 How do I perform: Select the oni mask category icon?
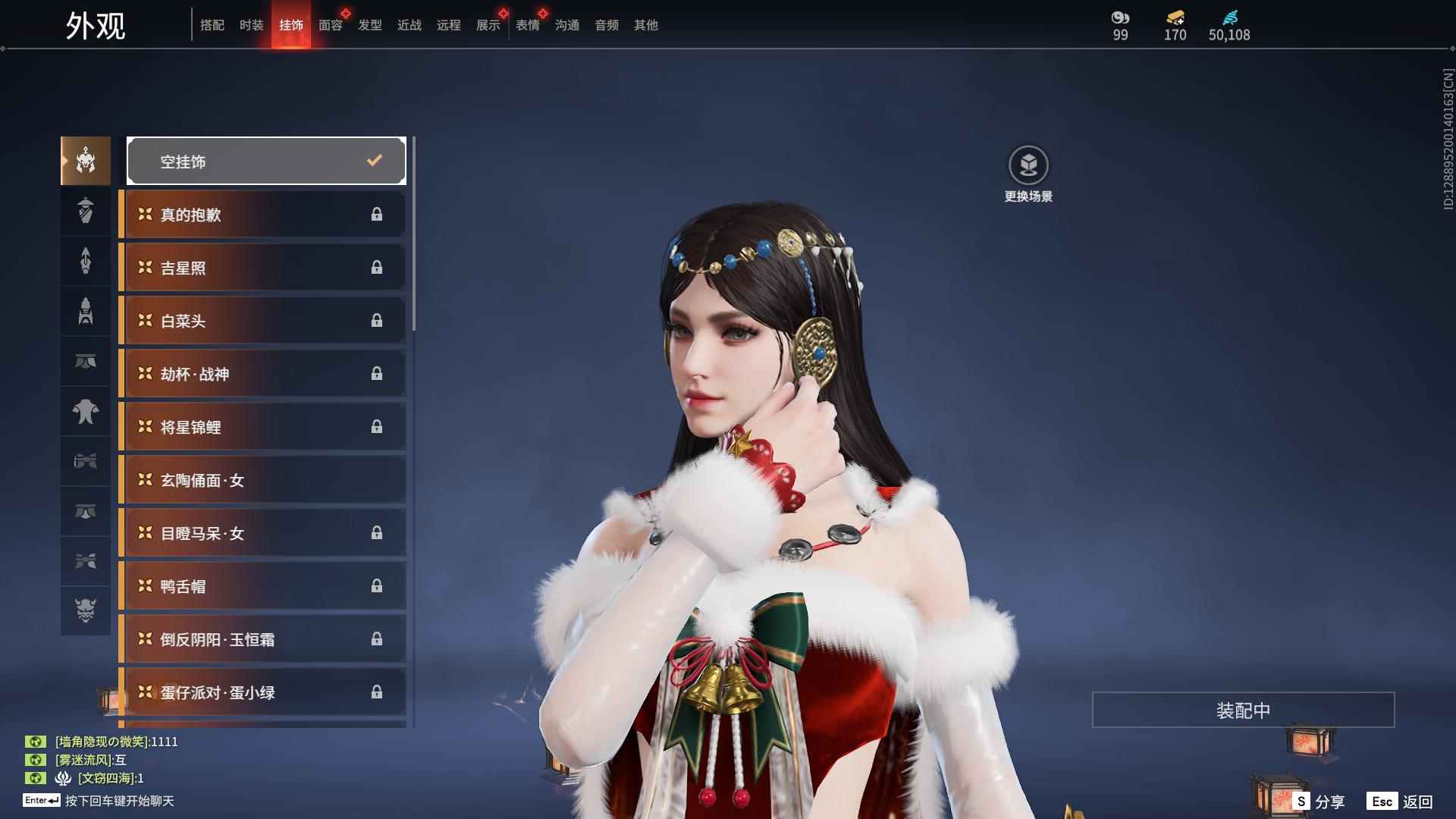click(86, 610)
